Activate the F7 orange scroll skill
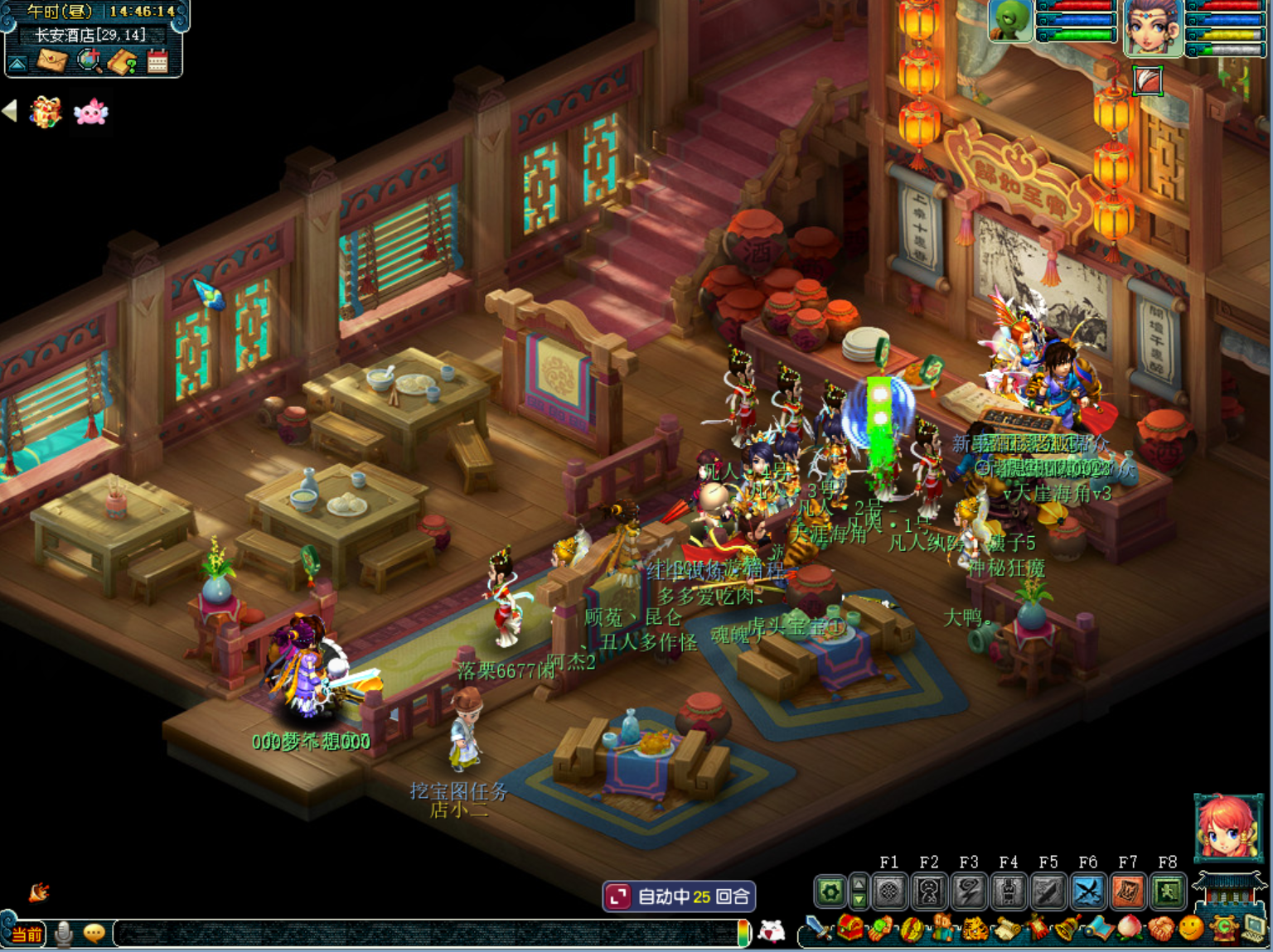Image resolution: width=1273 pixels, height=952 pixels. tap(1127, 892)
